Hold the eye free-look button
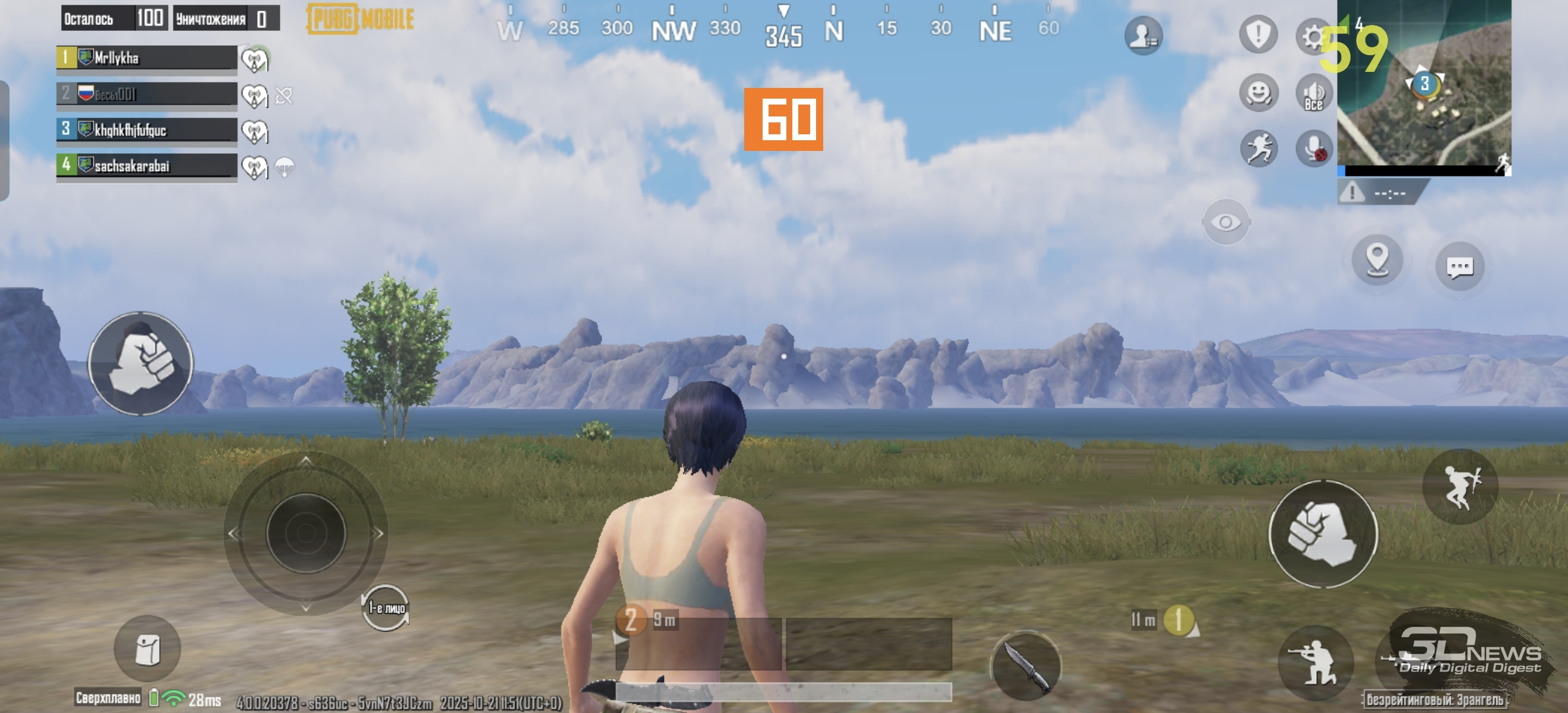Image resolution: width=1568 pixels, height=713 pixels. 1225,222
